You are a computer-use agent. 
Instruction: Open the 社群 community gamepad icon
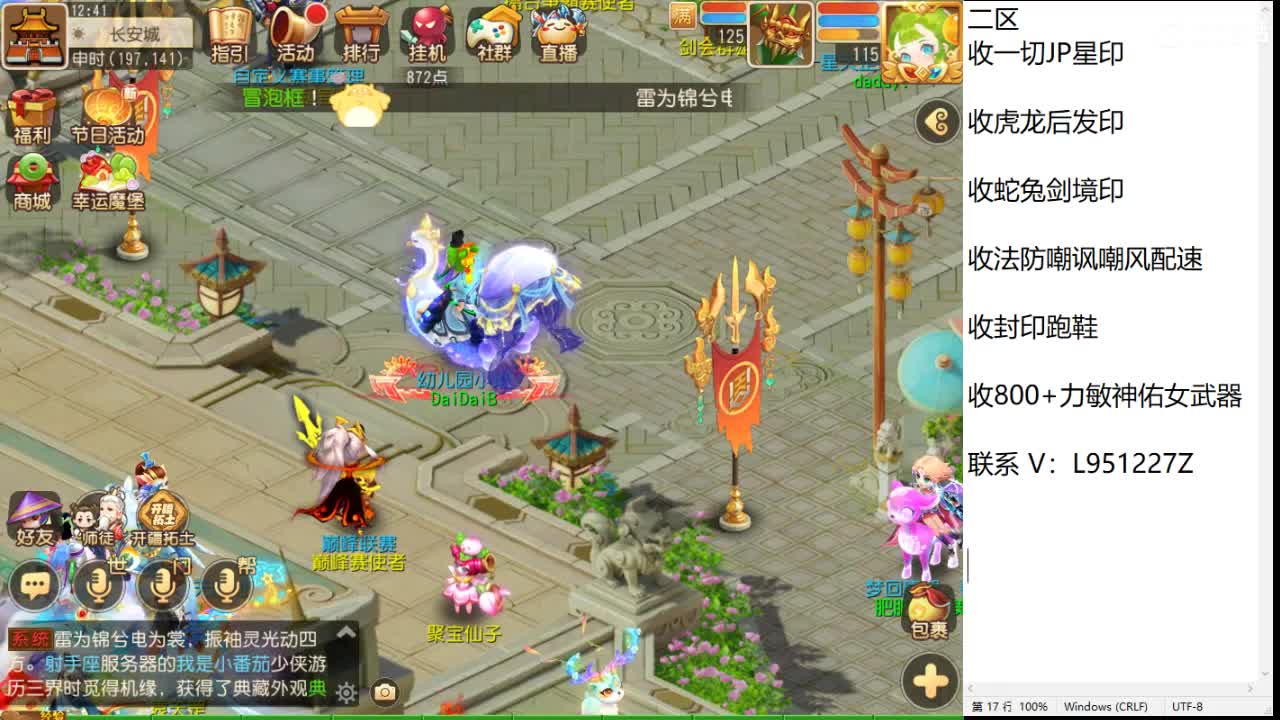click(x=494, y=32)
